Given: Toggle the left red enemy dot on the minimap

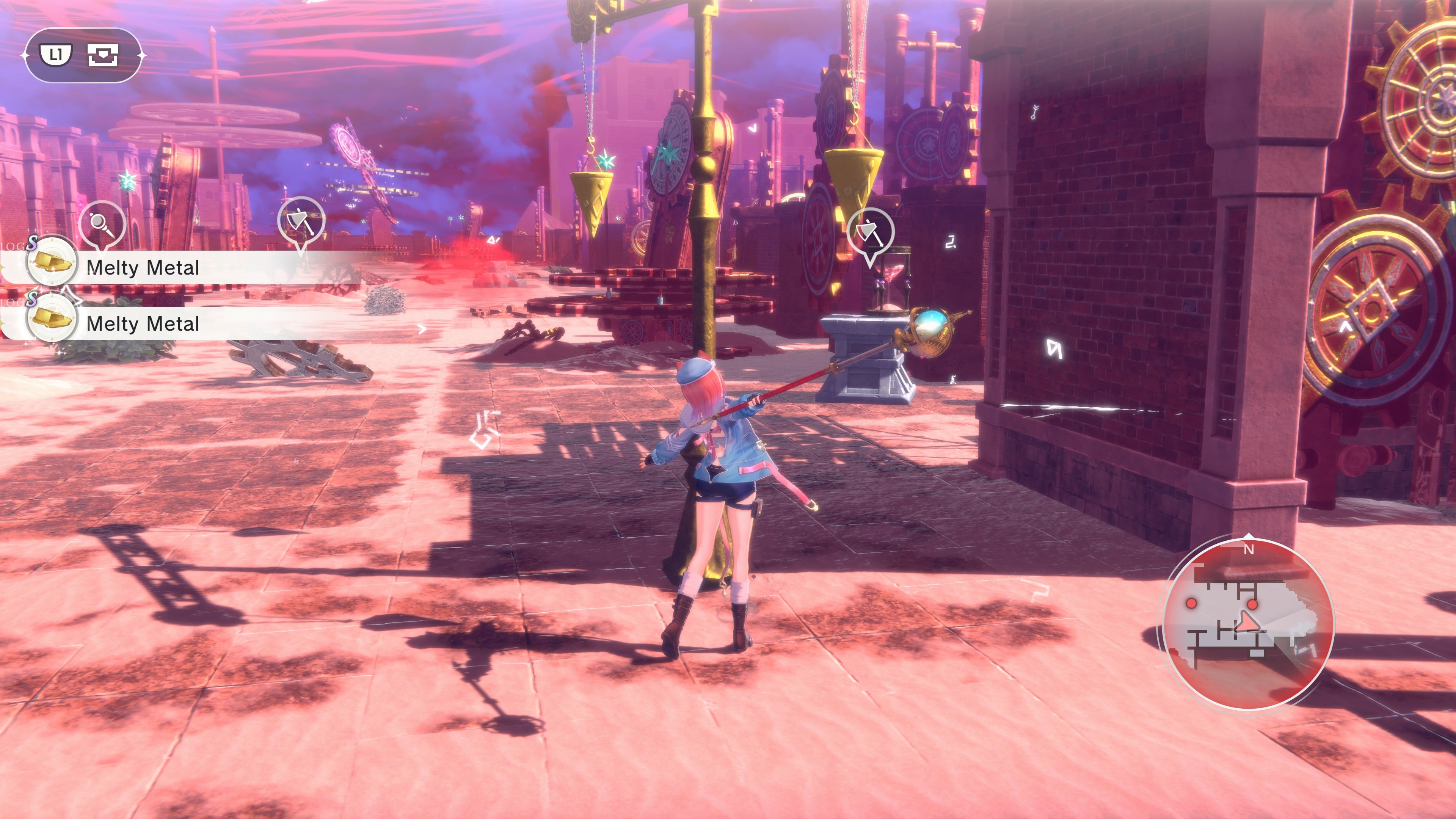Looking at the screenshot, I should point(1191,604).
